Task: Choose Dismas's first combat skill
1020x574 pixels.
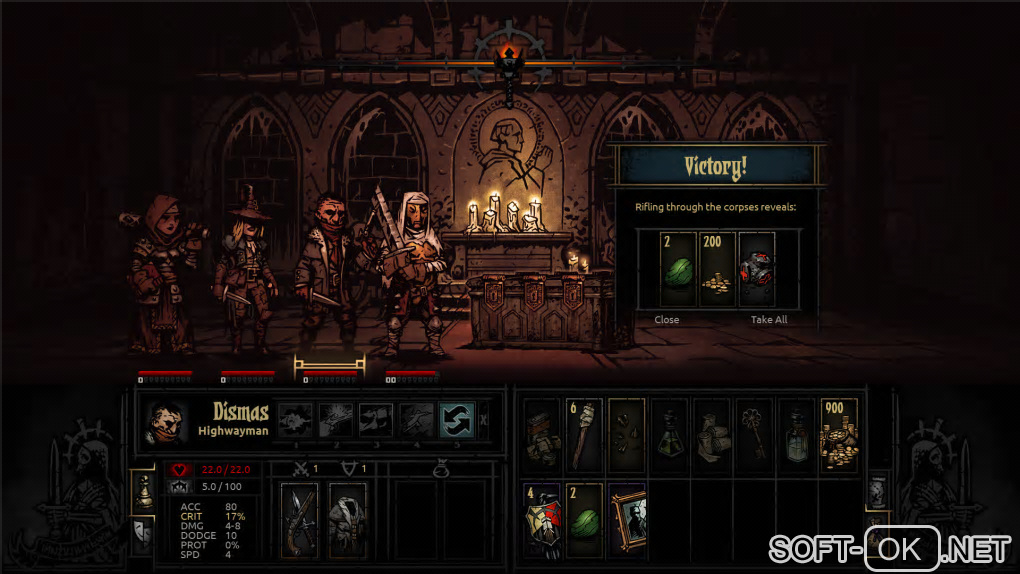Action: pos(294,420)
